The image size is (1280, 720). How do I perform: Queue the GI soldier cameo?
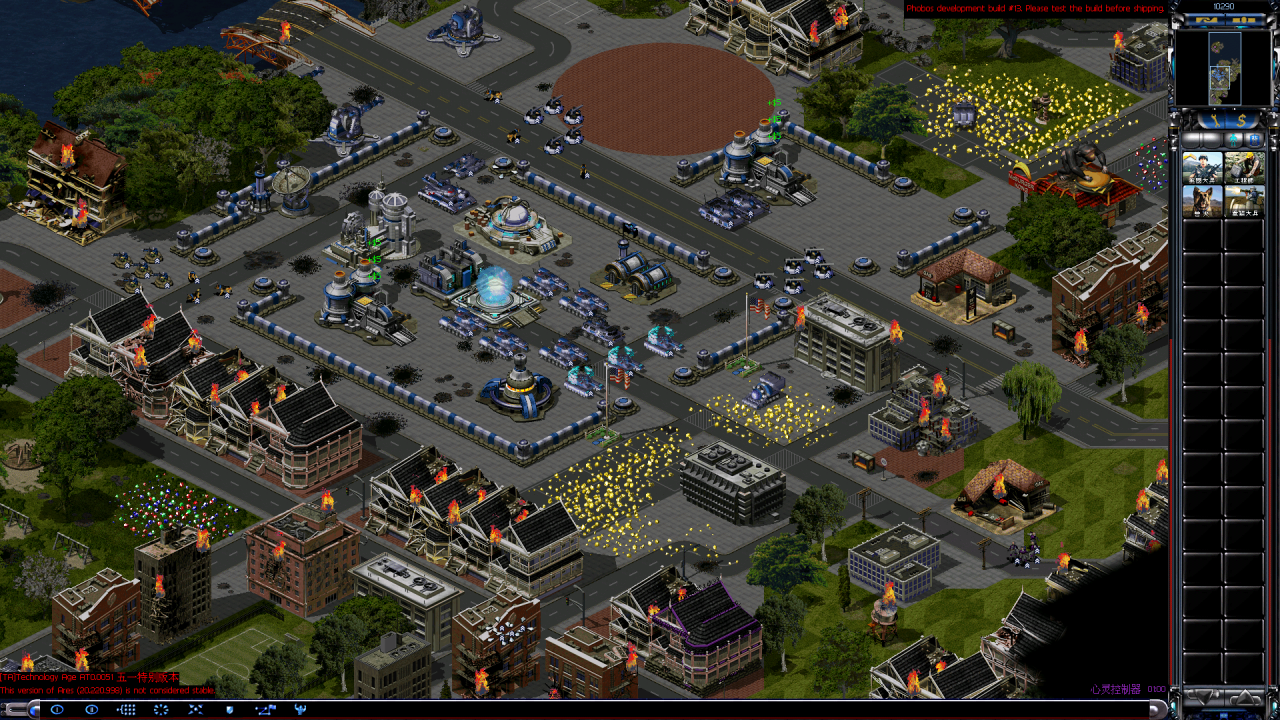[x=1202, y=168]
